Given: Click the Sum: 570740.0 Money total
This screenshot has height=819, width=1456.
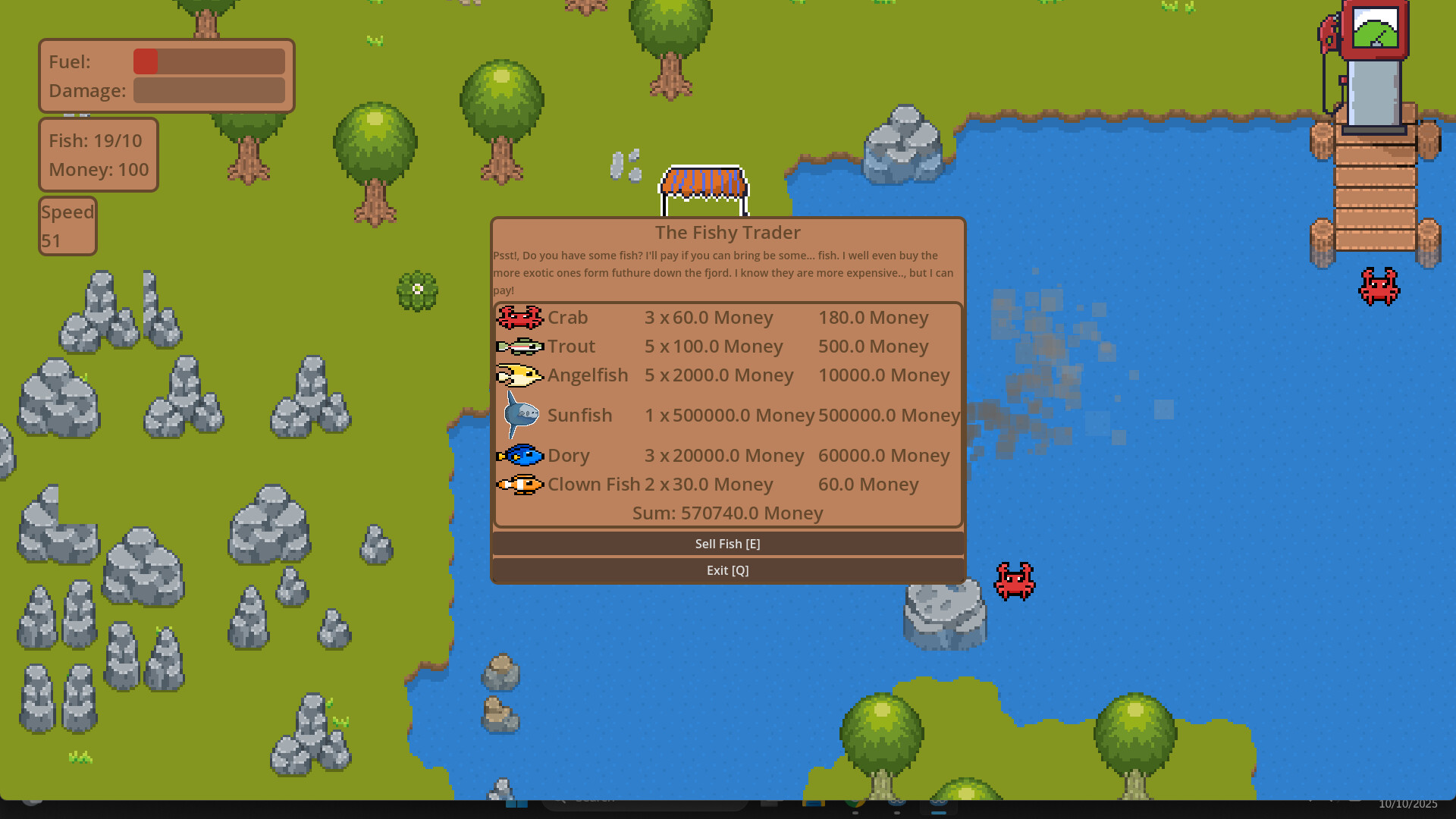Looking at the screenshot, I should [727, 513].
